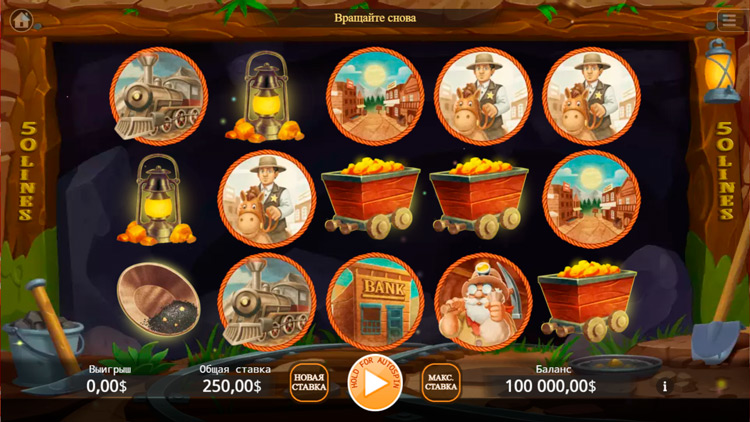This screenshot has width=750, height=422.
Task: Set the maximum bet with МАКС. СТАВКА
Action: click(441, 383)
